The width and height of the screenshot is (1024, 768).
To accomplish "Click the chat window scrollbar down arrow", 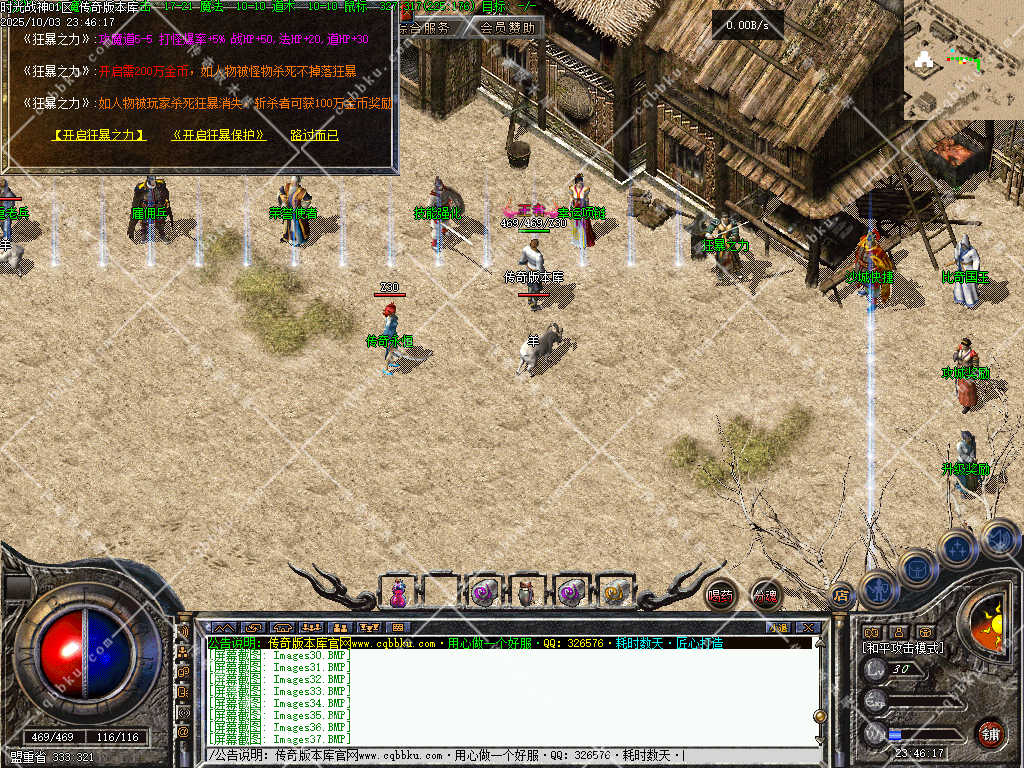I will [x=819, y=739].
